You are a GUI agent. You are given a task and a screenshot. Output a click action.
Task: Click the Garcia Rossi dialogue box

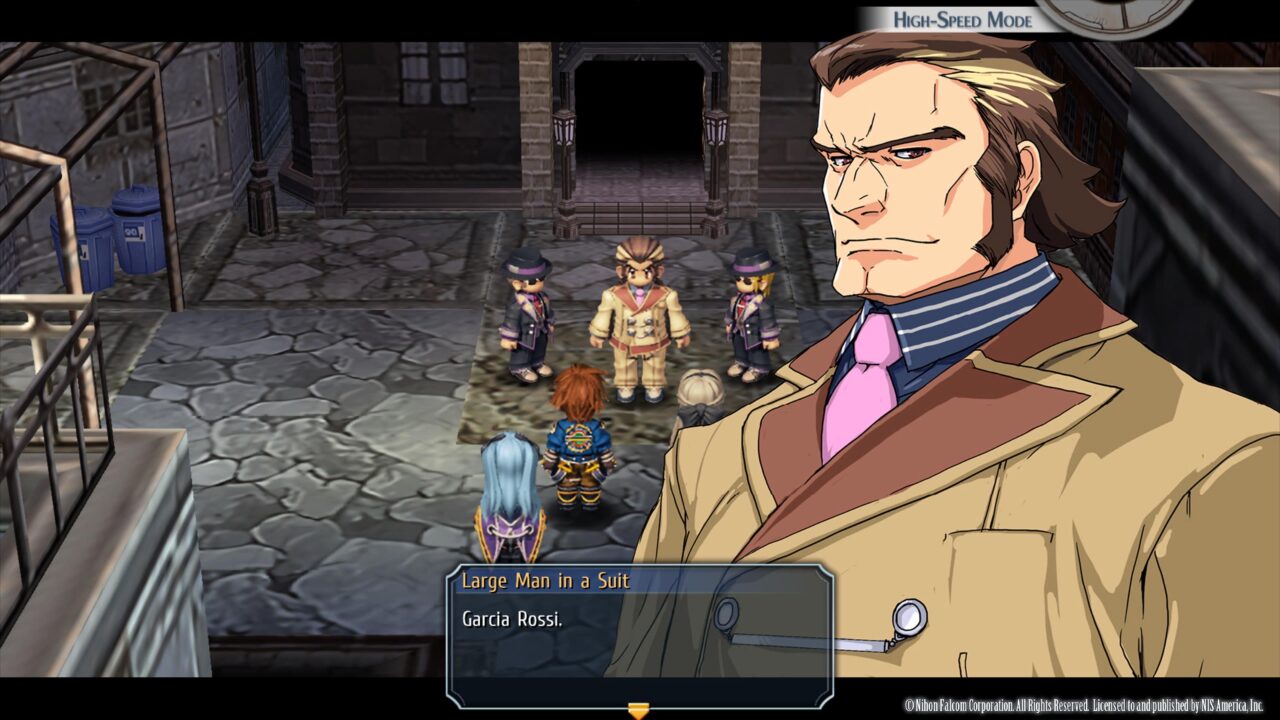pos(640,636)
